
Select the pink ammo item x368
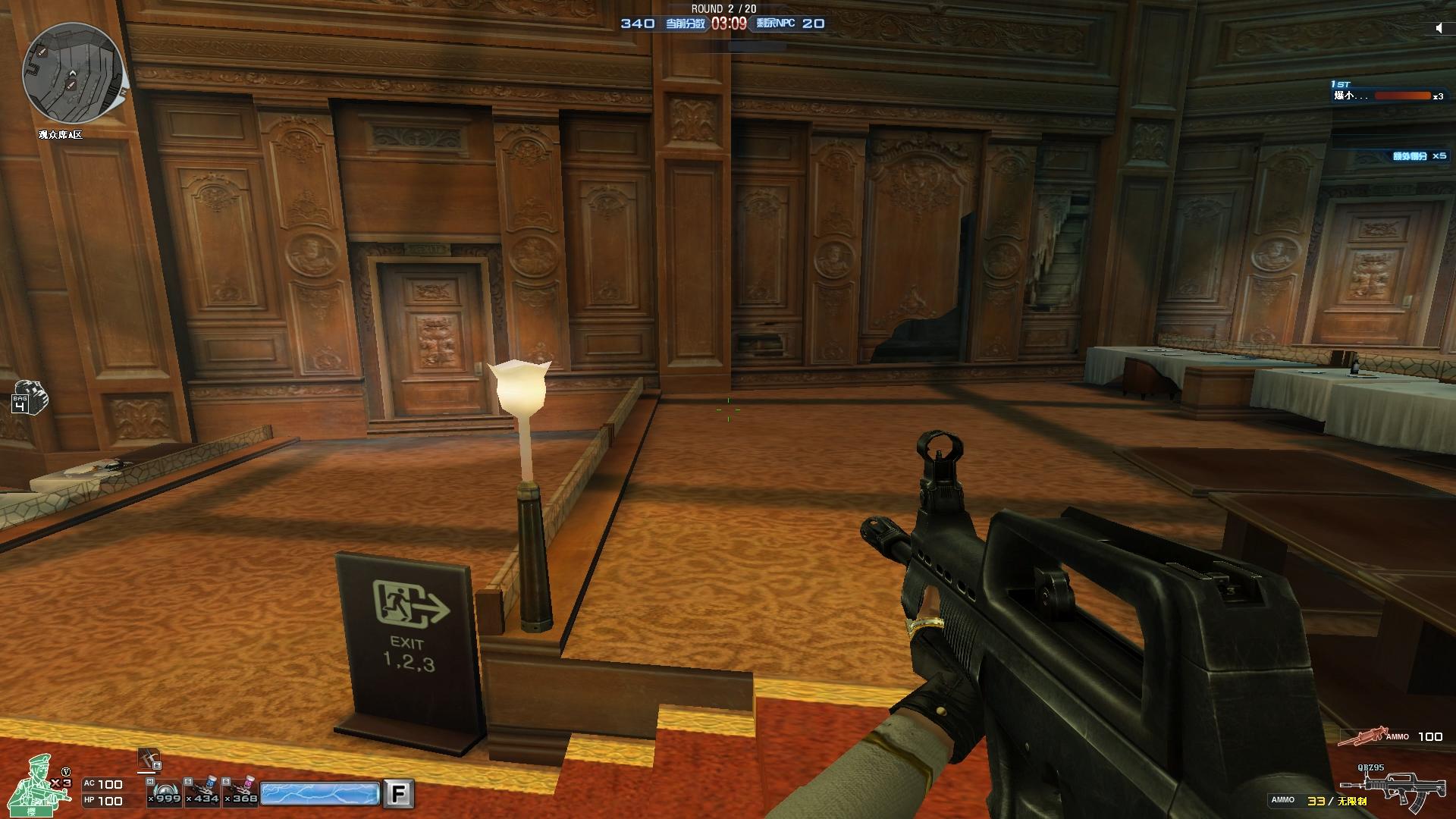[x=242, y=791]
